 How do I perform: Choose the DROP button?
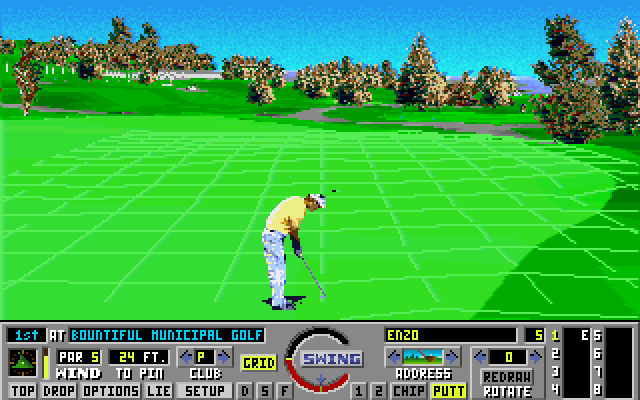tap(58, 390)
